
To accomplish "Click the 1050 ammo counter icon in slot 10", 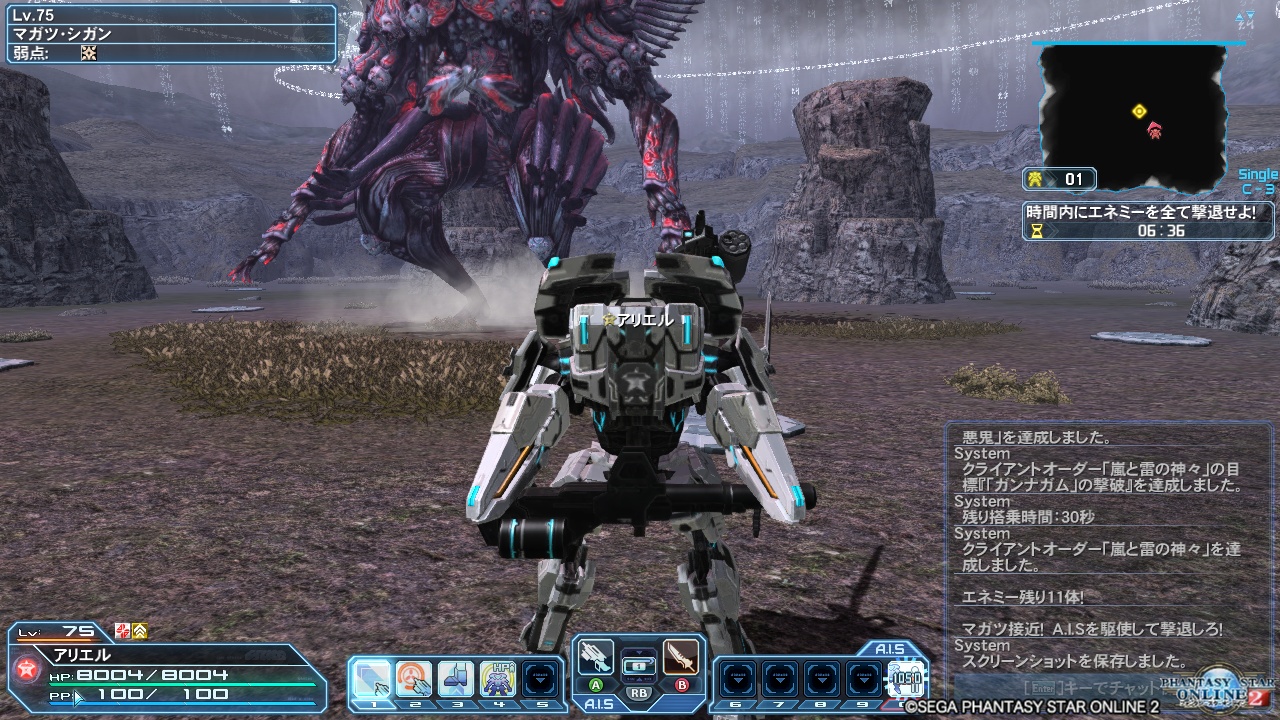I will [905, 678].
